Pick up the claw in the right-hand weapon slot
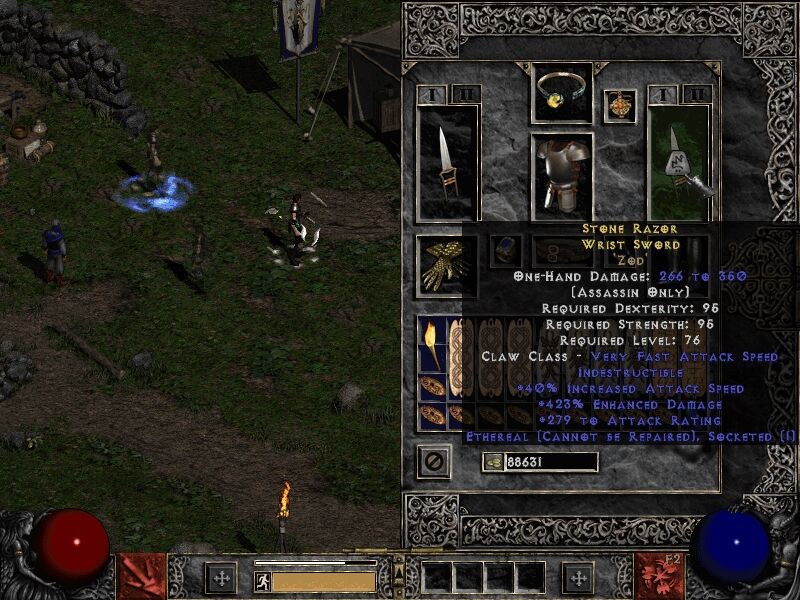 (679, 160)
